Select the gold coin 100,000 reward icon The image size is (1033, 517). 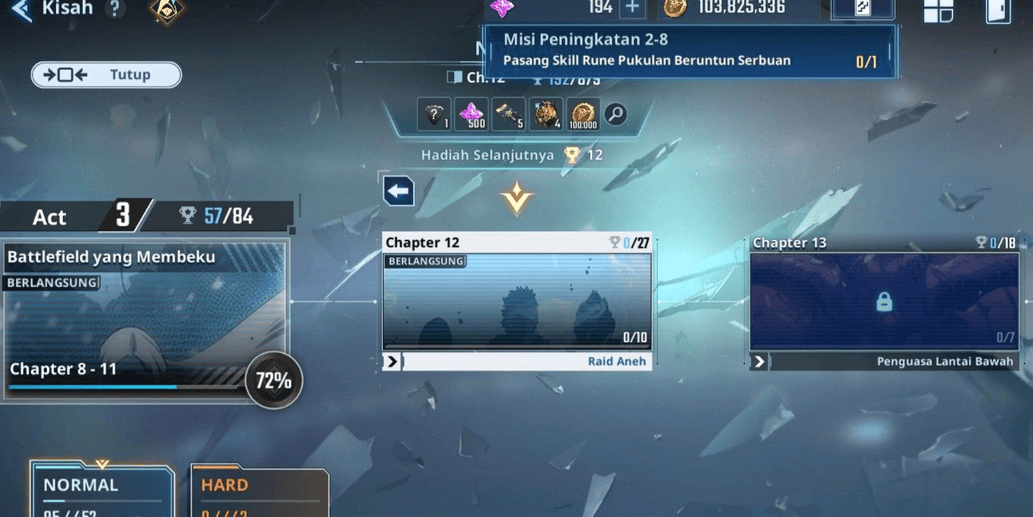583,115
